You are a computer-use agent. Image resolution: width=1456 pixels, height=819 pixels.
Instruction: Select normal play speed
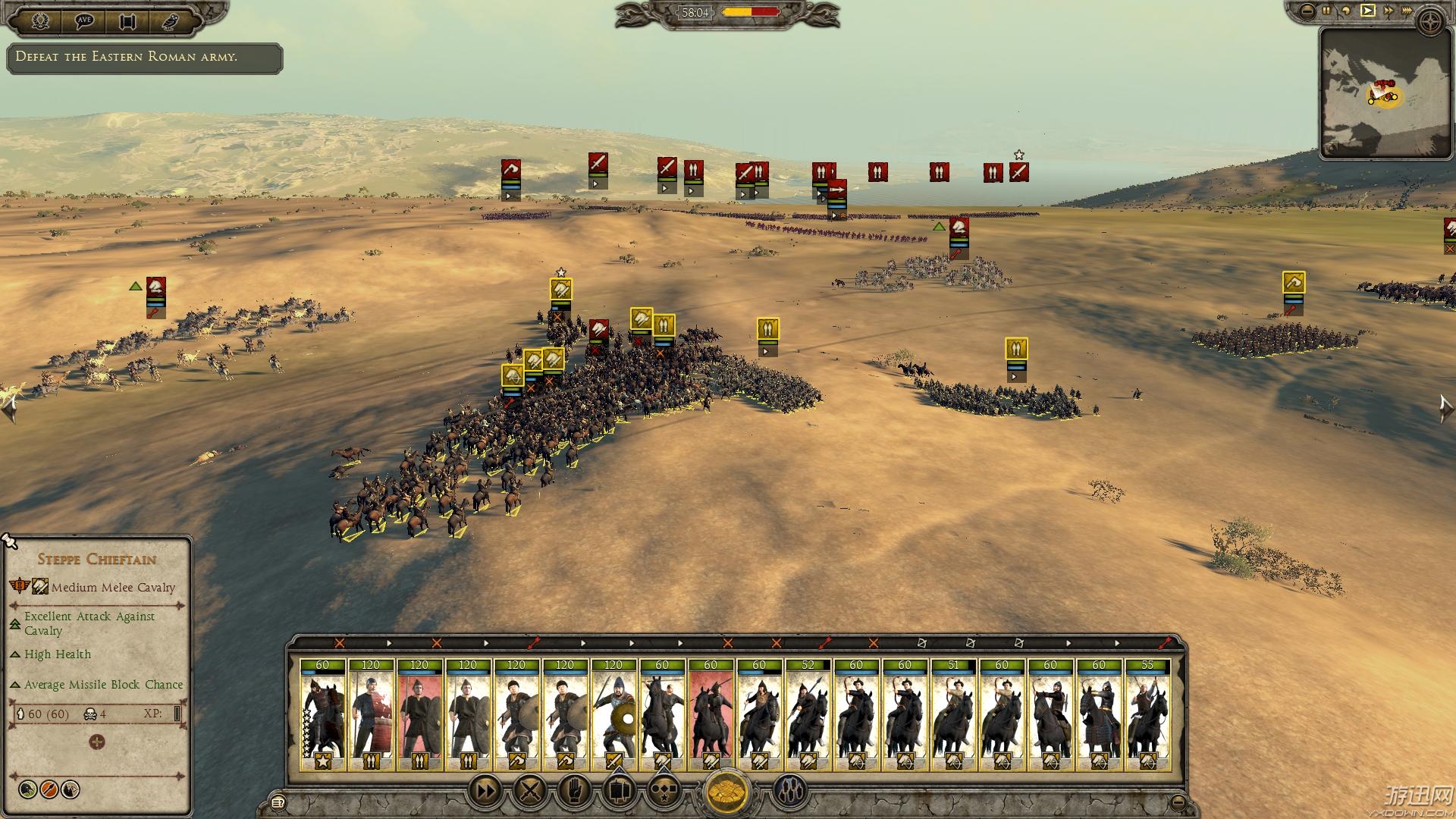[1368, 11]
